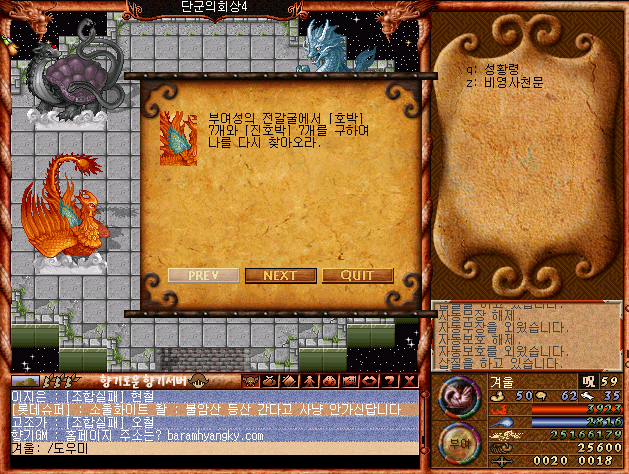
Task: Click the round 부여 medallion button
Action: 458,443
